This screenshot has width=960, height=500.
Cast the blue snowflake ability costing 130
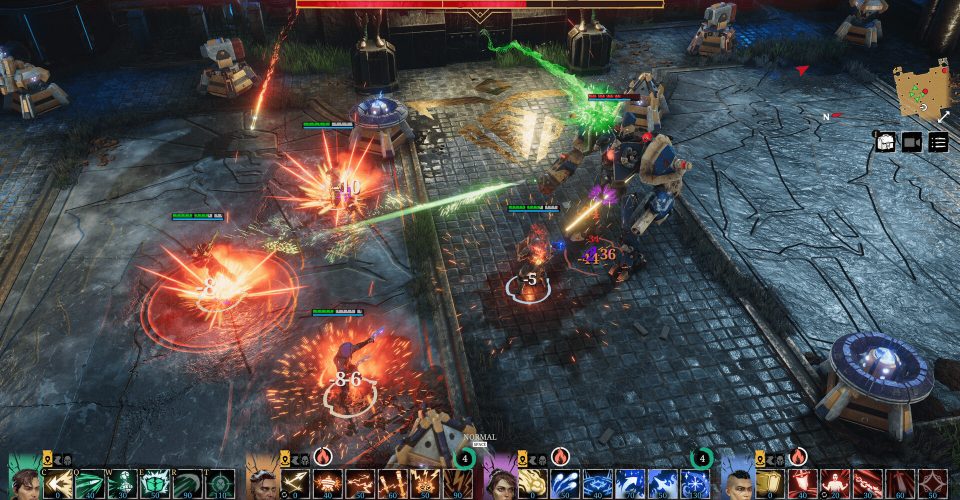[x=694, y=485]
